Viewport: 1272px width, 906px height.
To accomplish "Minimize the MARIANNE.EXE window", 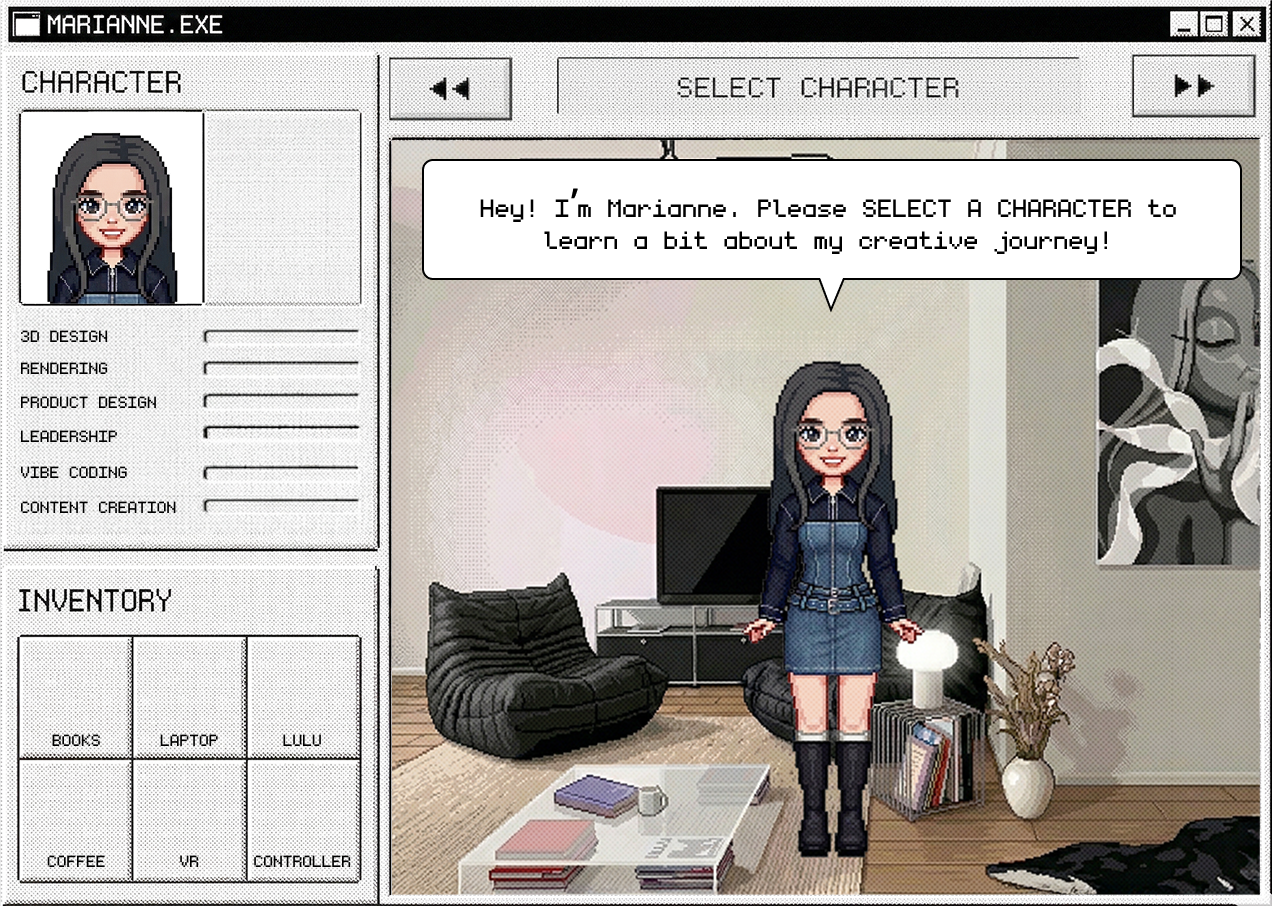I will [x=1183, y=25].
